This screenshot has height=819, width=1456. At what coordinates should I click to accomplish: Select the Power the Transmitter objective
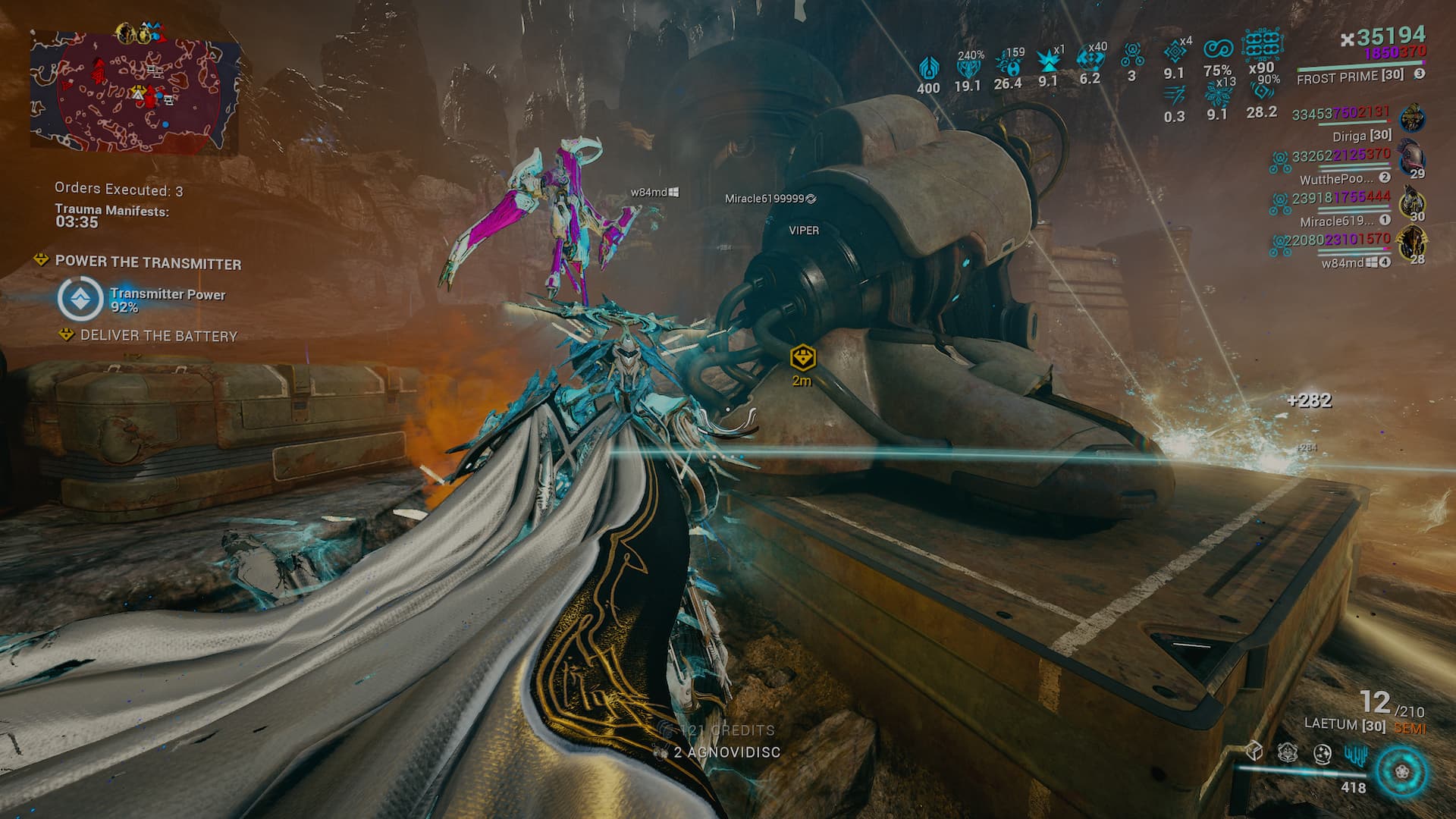[148, 263]
